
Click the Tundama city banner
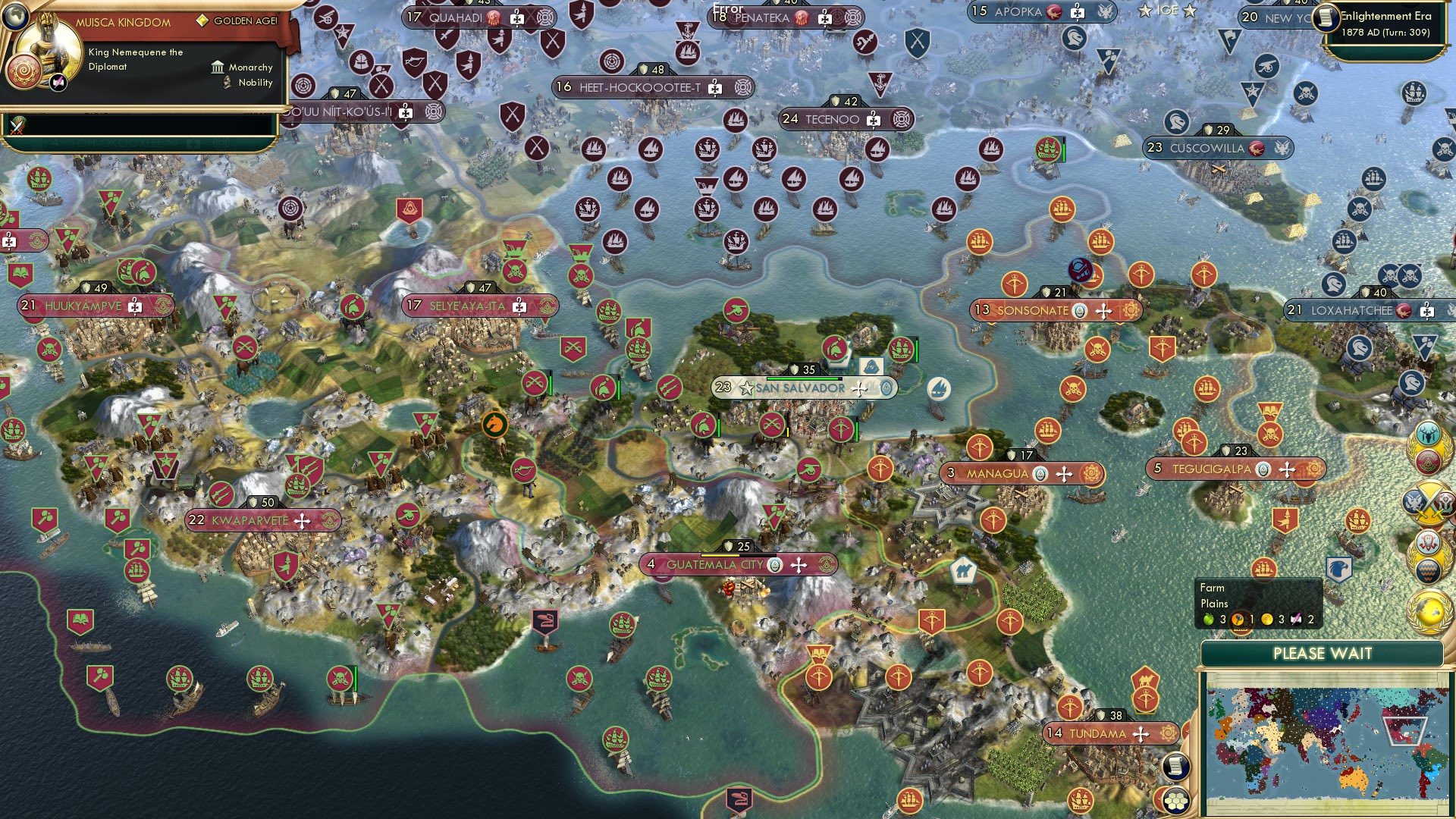[1109, 733]
